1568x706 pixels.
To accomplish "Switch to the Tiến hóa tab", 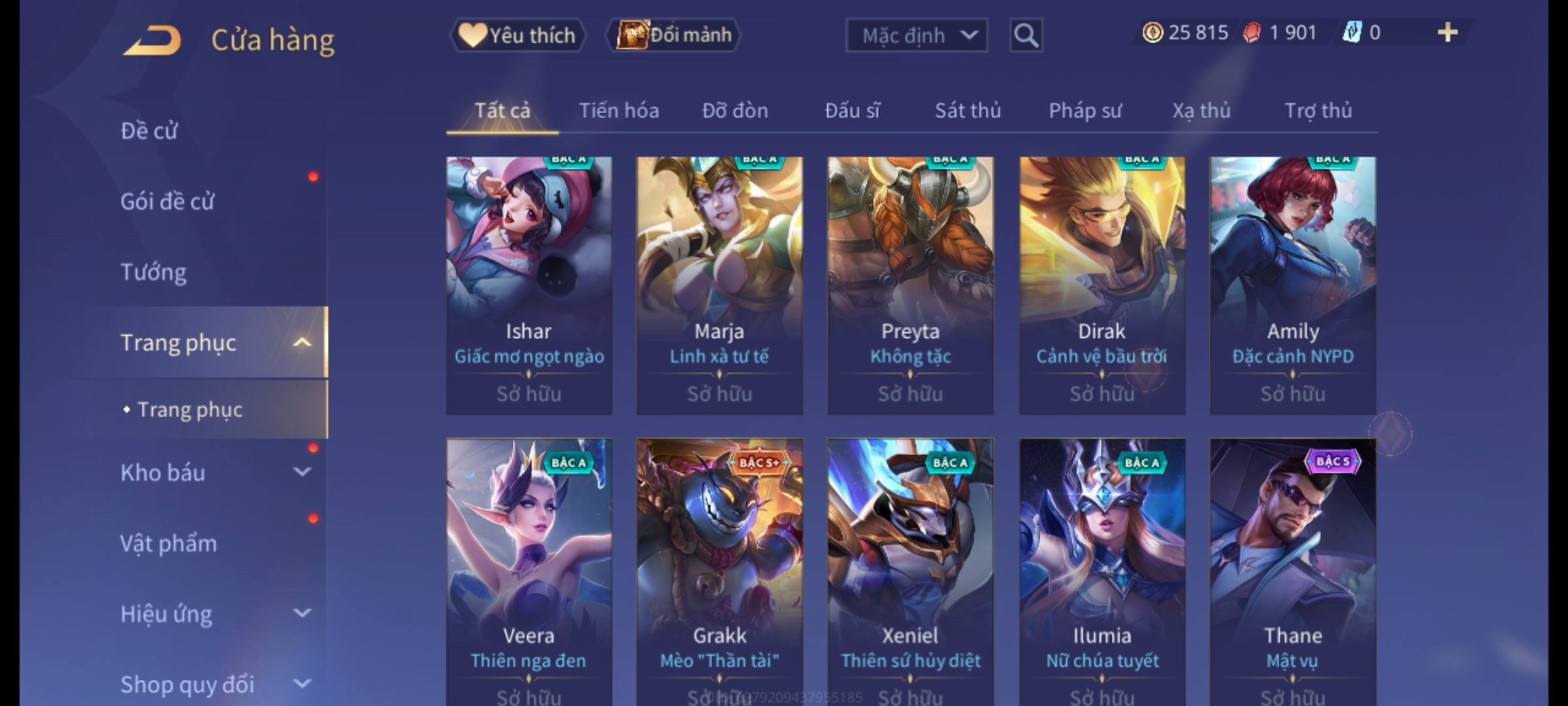I will (x=619, y=111).
